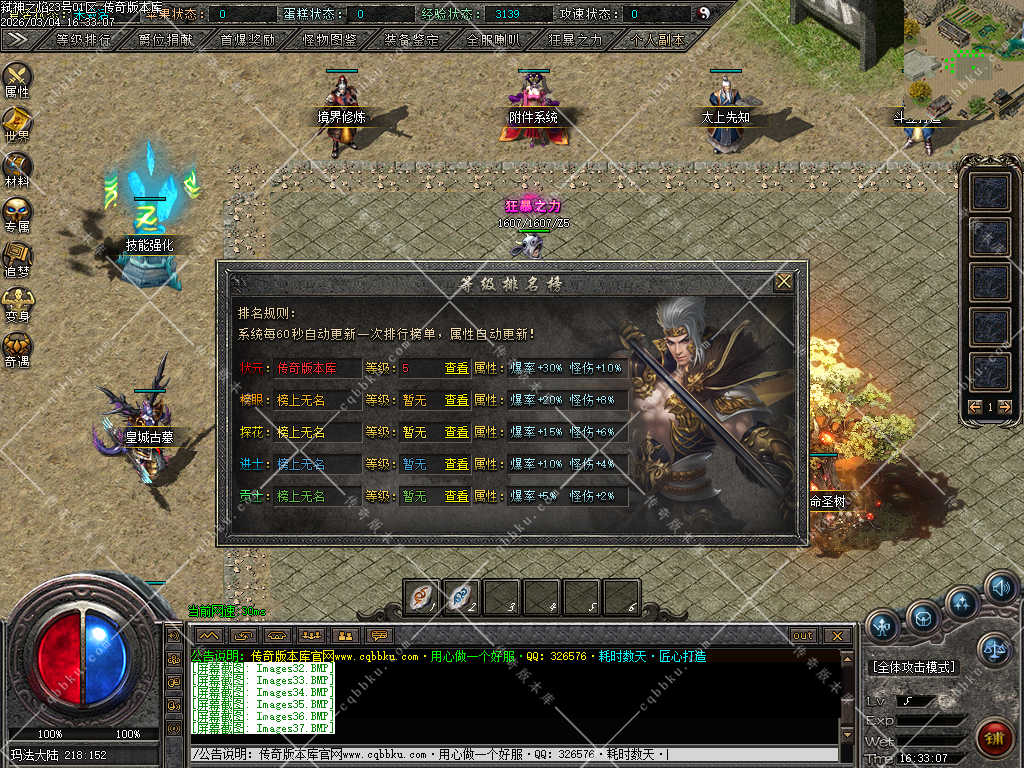
Task: Open the 狂暴之力 menu
Action: coord(575,40)
